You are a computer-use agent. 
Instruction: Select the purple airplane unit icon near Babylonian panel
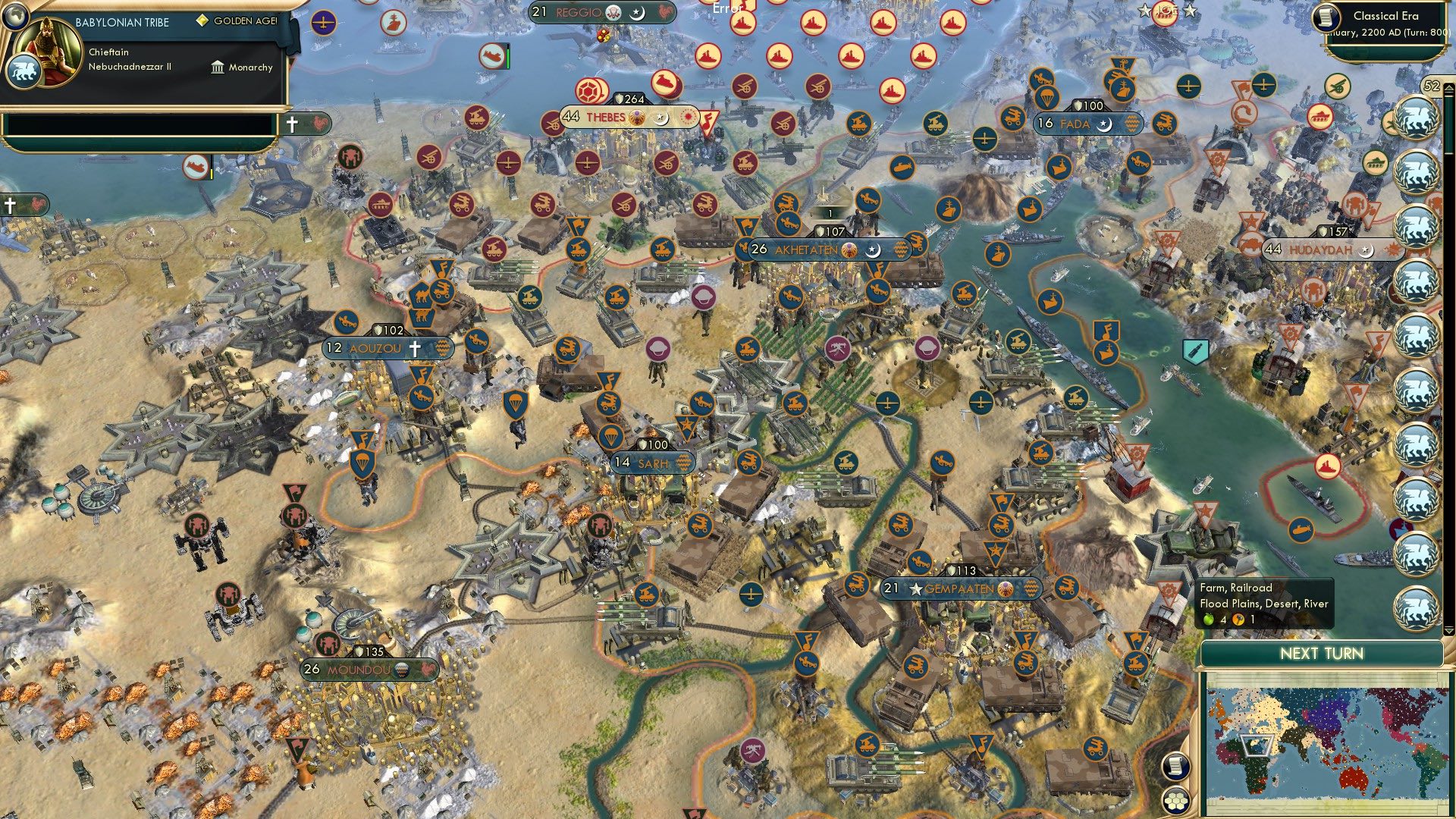coord(324,22)
